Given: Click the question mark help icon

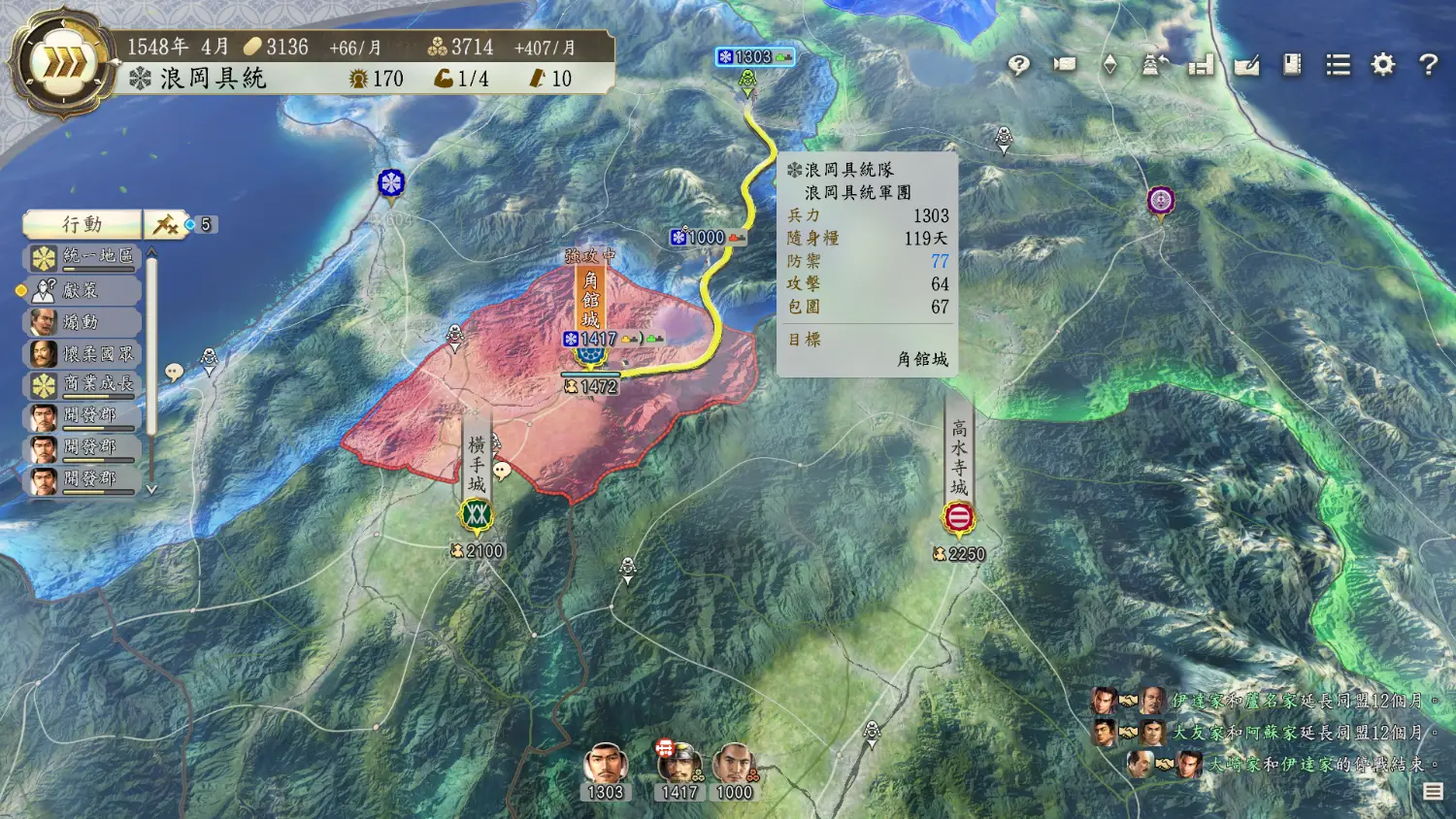Looking at the screenshot, I should (x=1428, y=65).
